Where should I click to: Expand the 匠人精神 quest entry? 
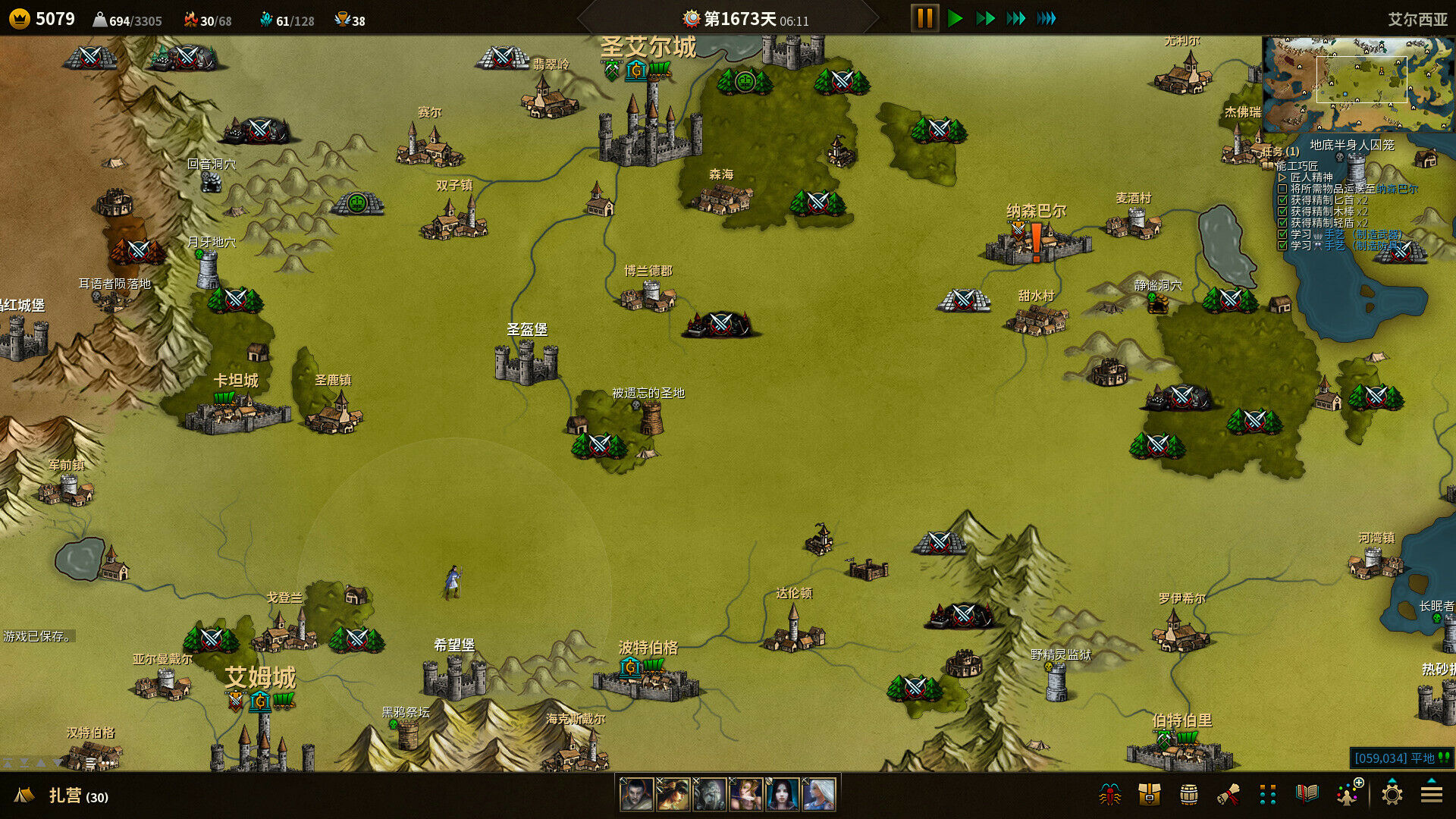(1282, 177)
